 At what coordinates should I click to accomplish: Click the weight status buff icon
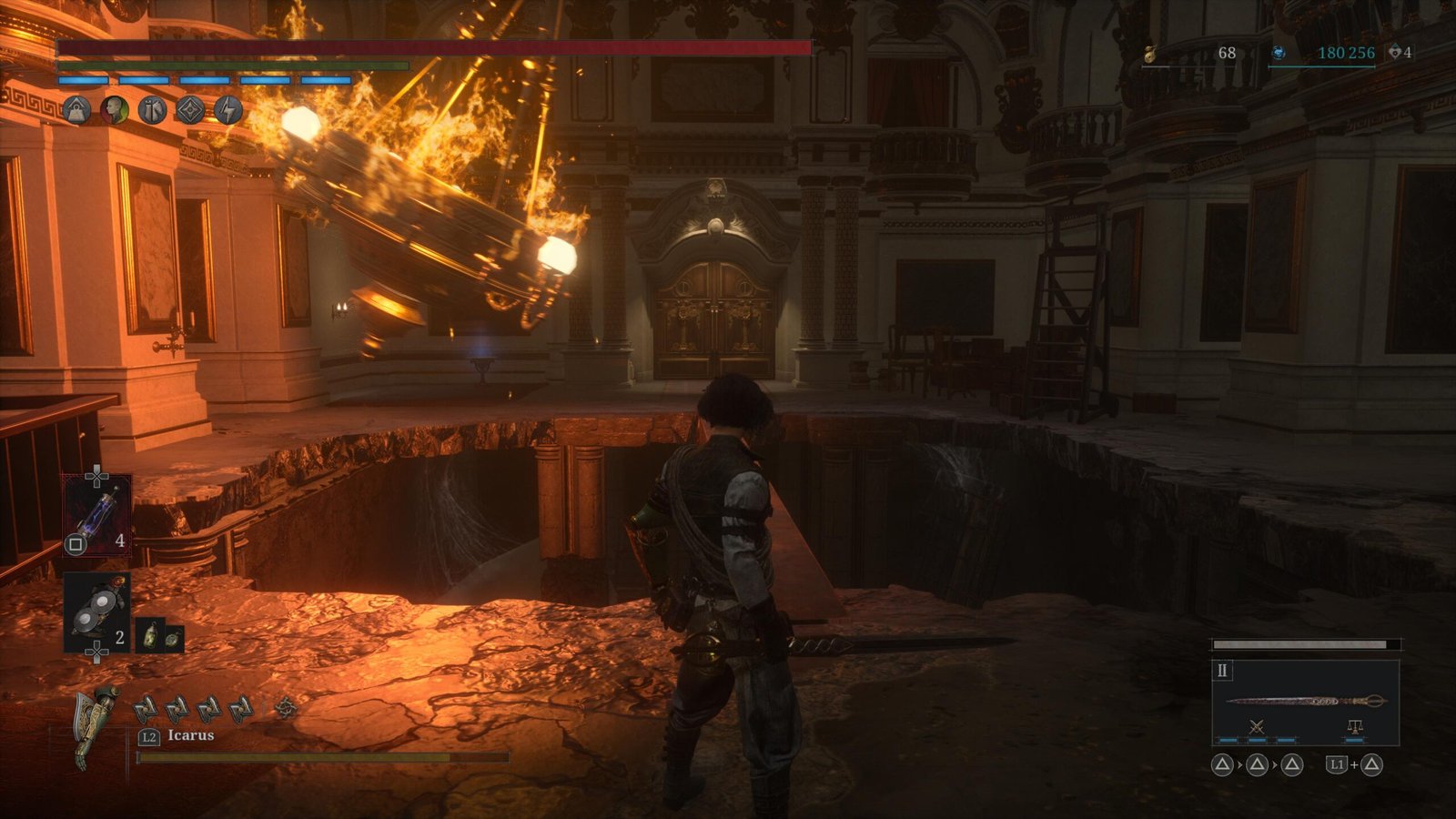(x=77, y=110)
